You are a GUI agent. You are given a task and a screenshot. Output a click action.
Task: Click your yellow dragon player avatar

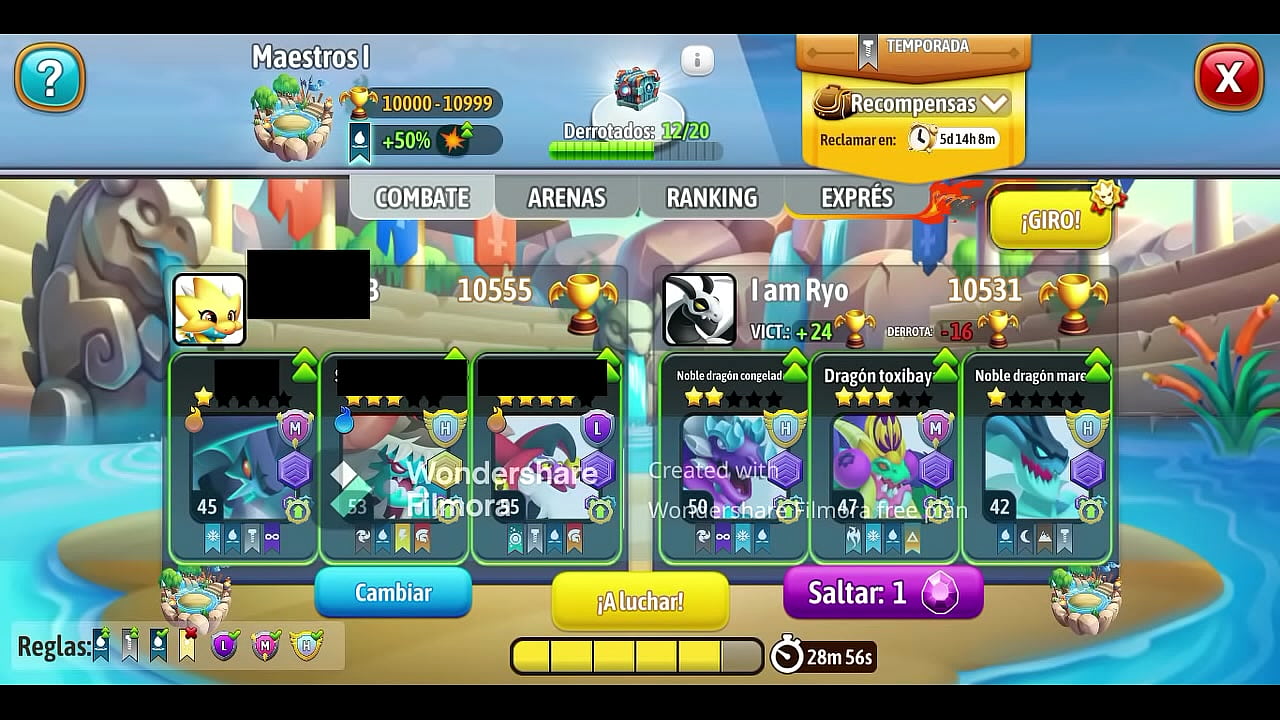pos(209,310)
